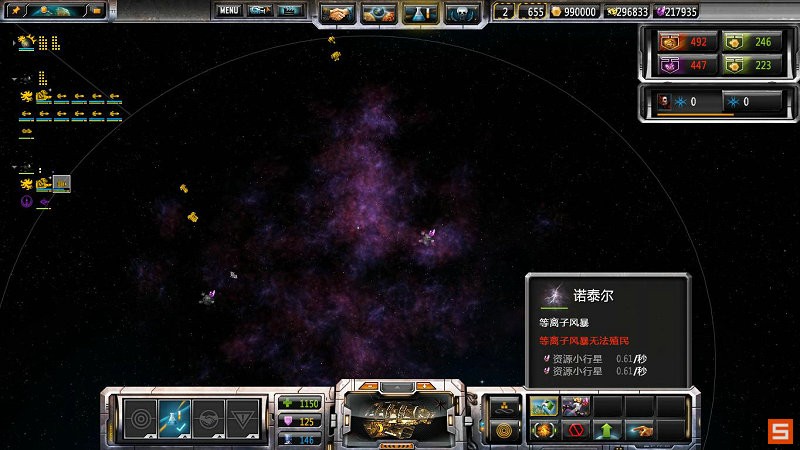Select the sun icon in the empire tree
This screenshot has width=800, height=450.
click(x=27, y=42)
